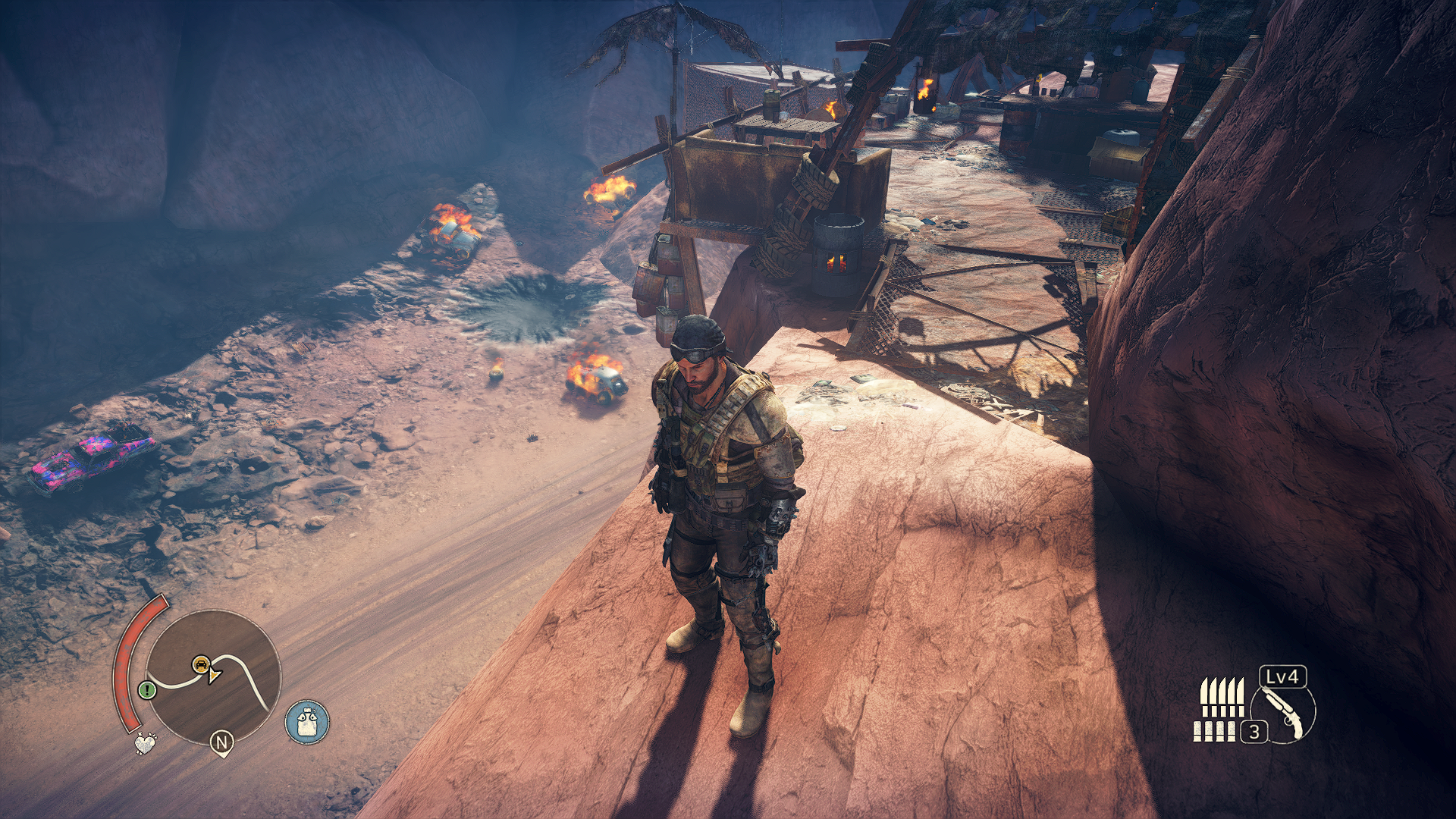Image resolution: width=1456 pixels, height=819 pixels.
Task: Select the shotgun weapon icon
Action: click(1285, 714)
